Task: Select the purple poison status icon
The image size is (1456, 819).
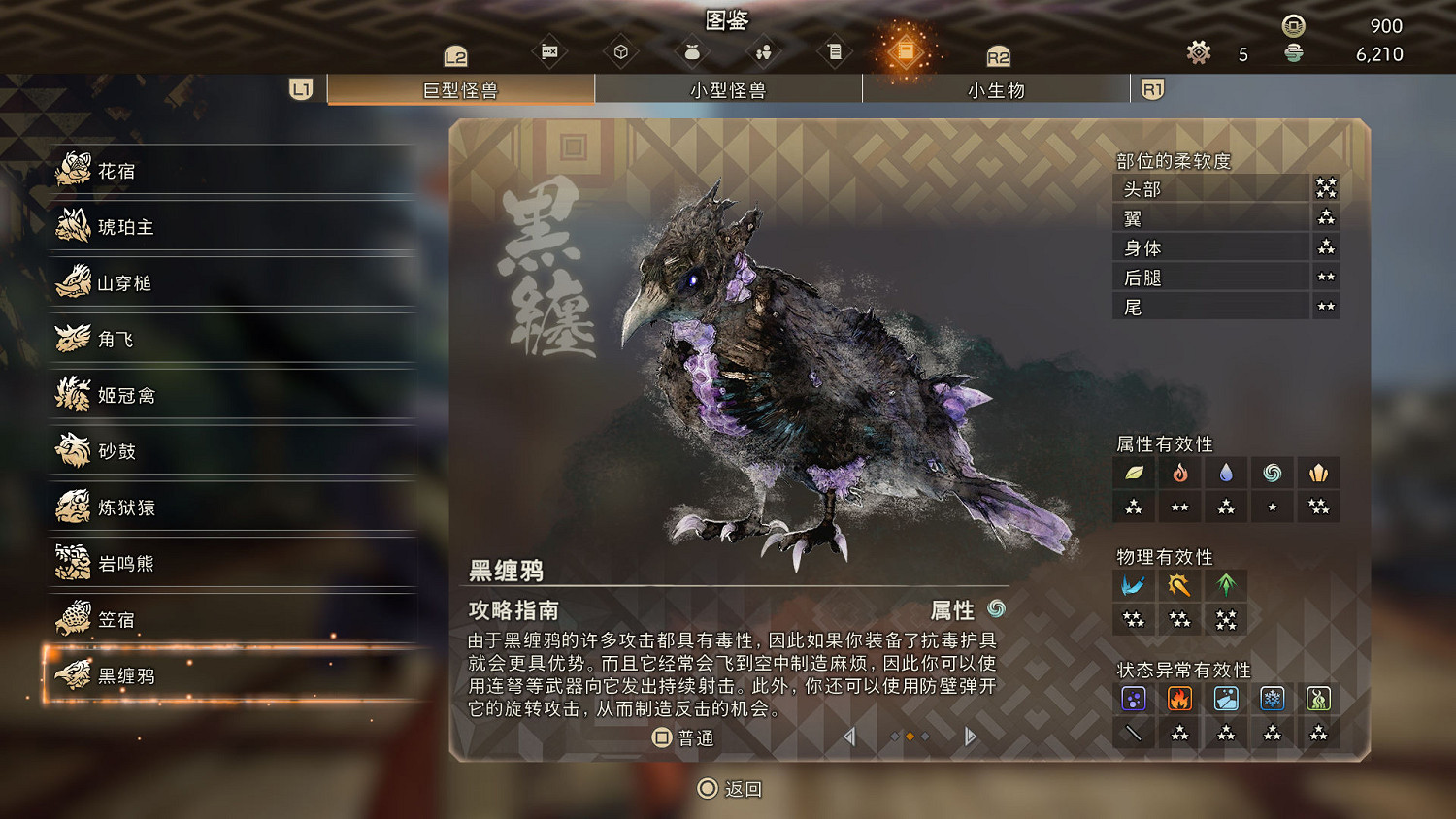Action: tap(1134, 698)
